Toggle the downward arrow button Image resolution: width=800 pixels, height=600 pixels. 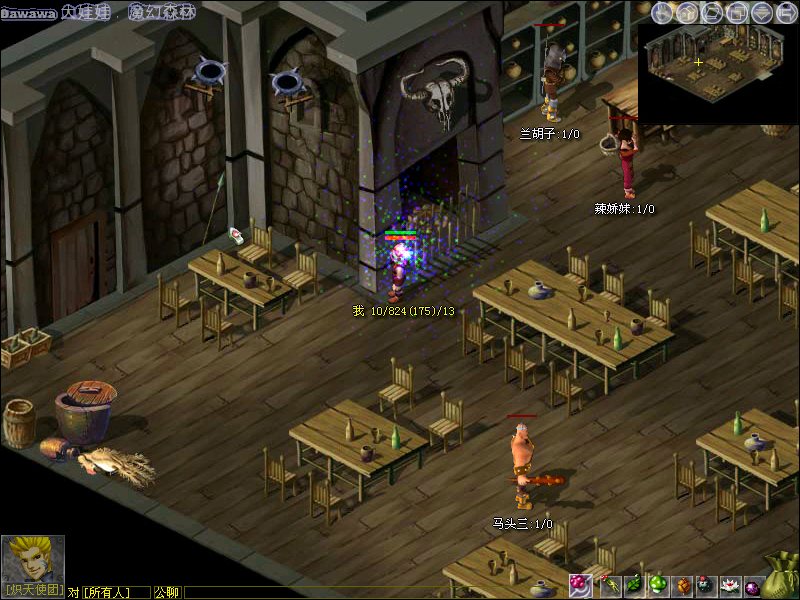coord(762,12)
